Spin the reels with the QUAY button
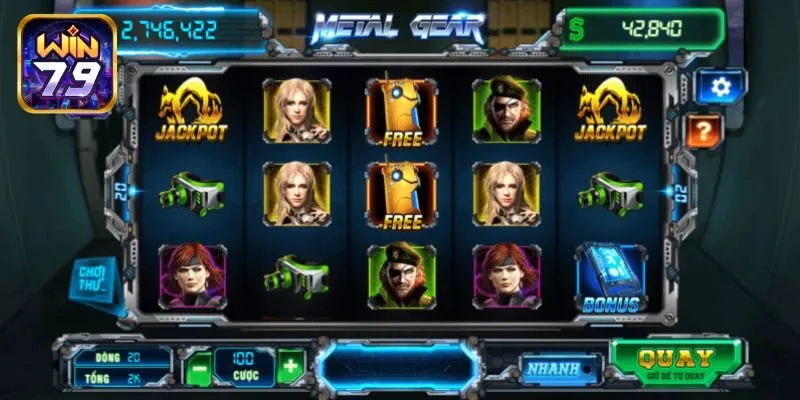This screenshot has width=800, height=400. [x=677, y=361]
